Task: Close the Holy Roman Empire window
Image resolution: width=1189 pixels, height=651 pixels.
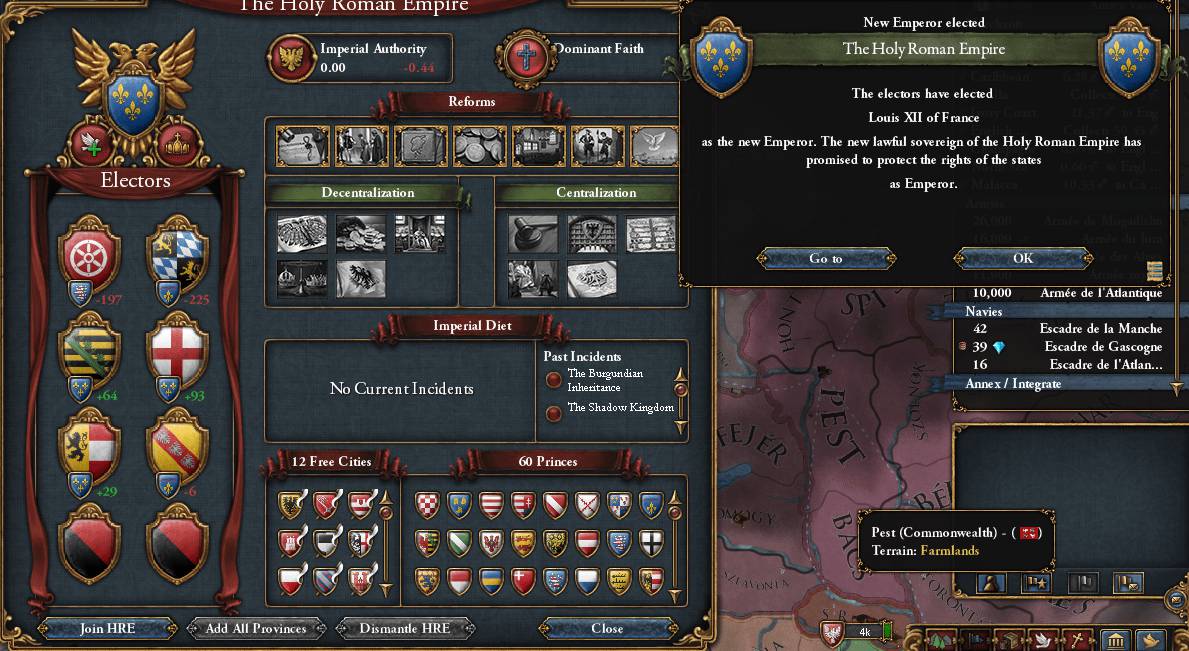Action: click(607, 628)
